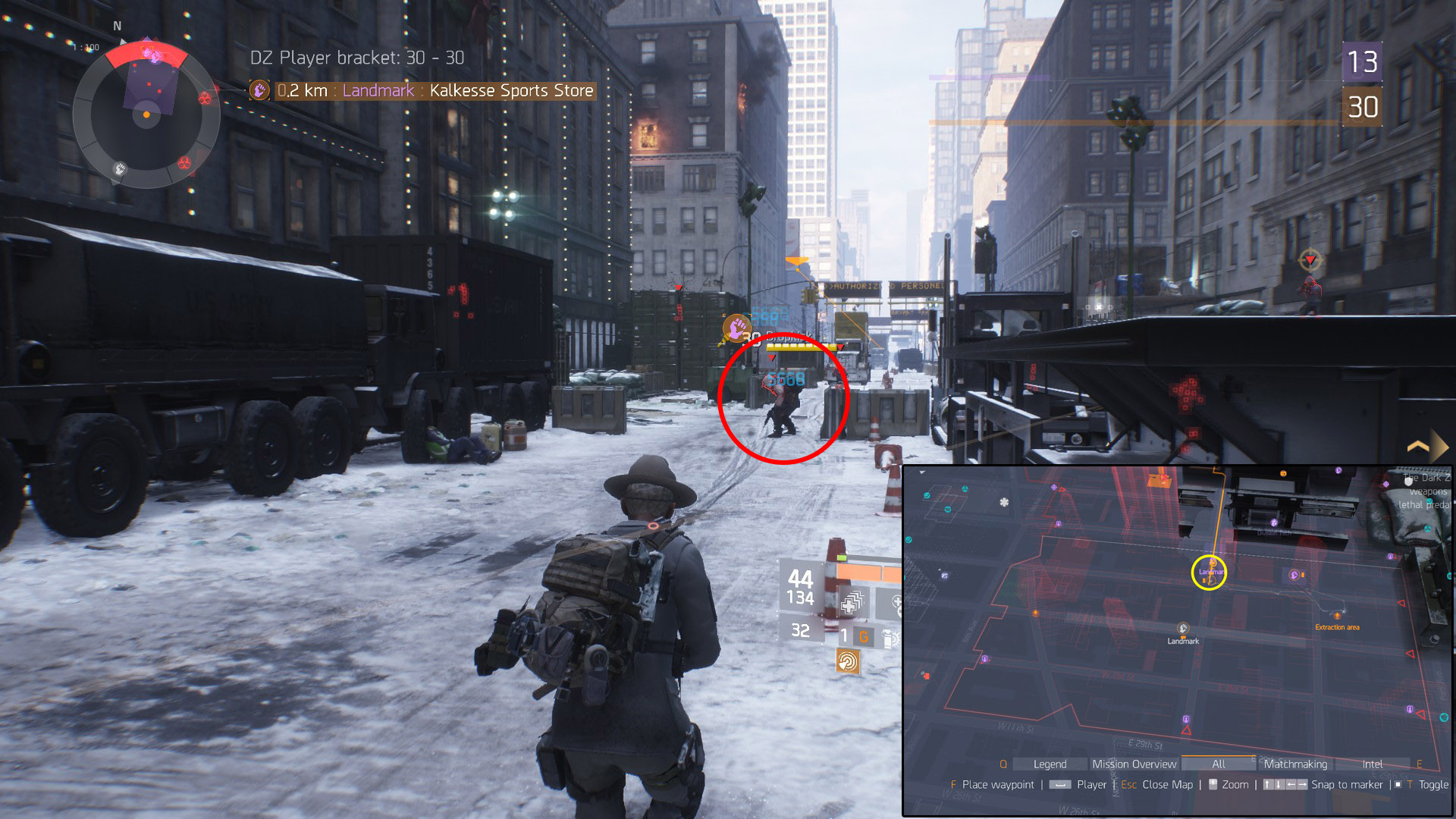Viewport: 1456px width, 819px height.
Task: Click the circular minimap radar
Action: [146, 115]
